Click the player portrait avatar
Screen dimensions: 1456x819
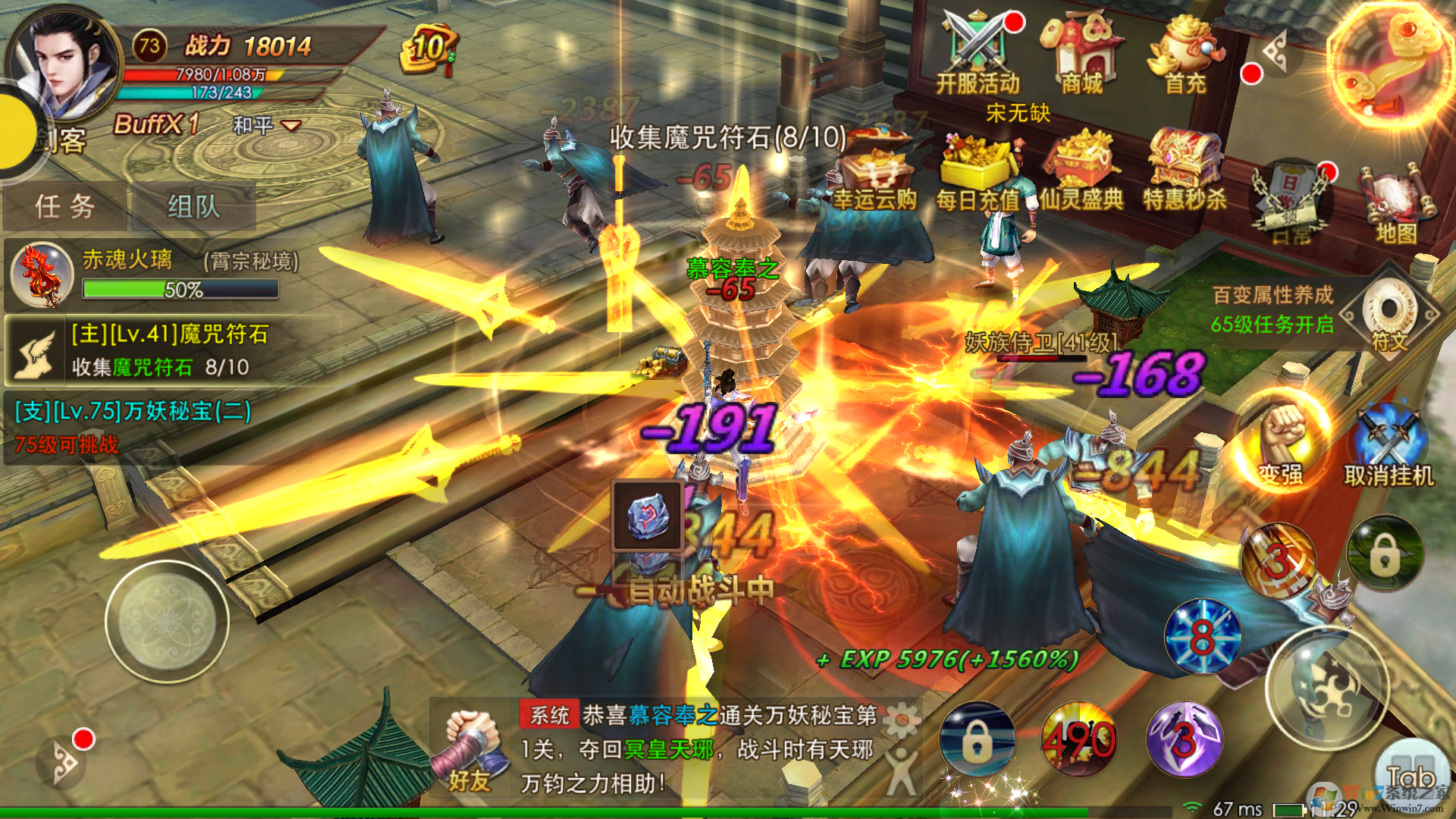click(x=64, y=64)
